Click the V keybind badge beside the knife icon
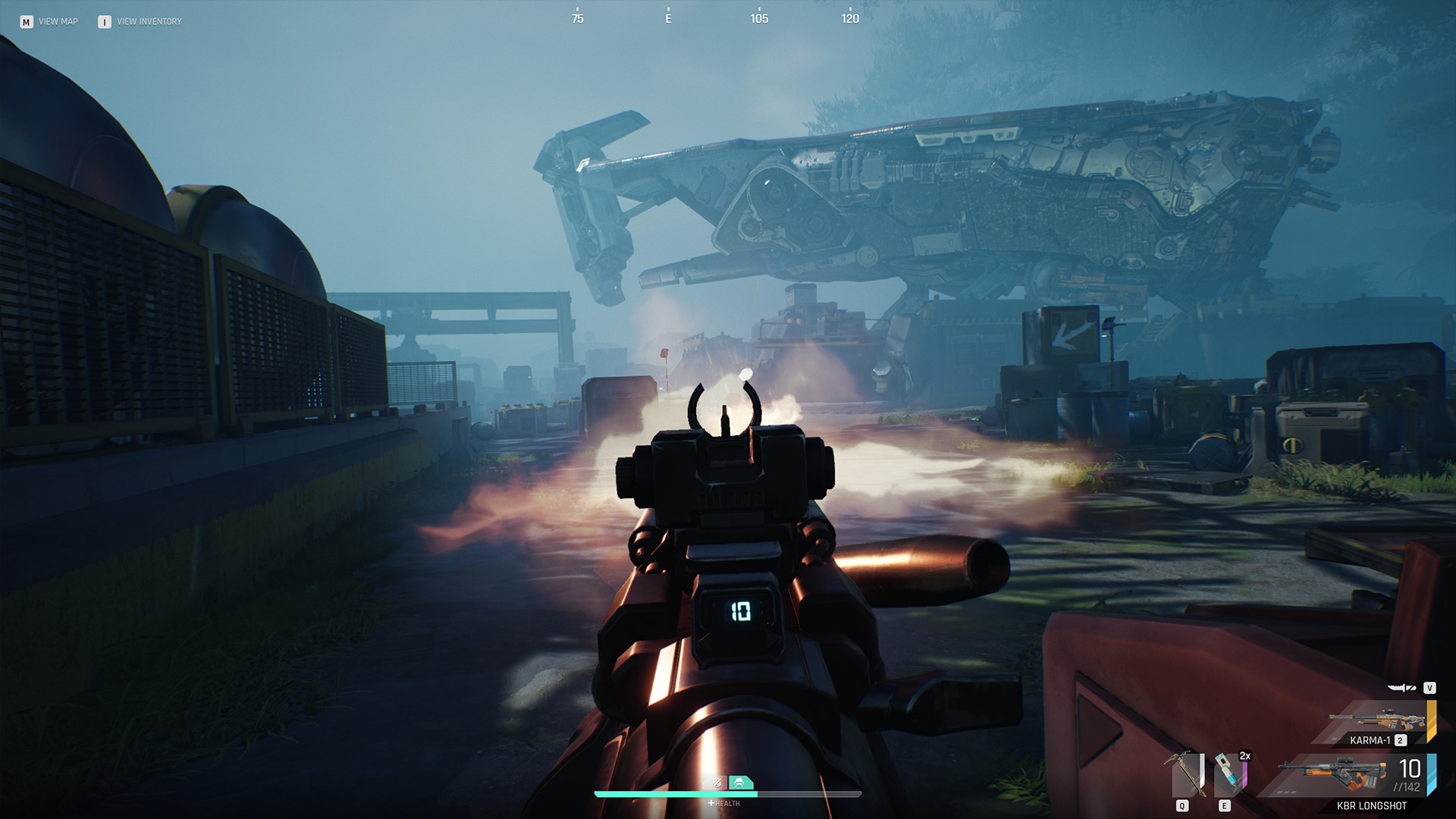 (x=1430, y=689)
